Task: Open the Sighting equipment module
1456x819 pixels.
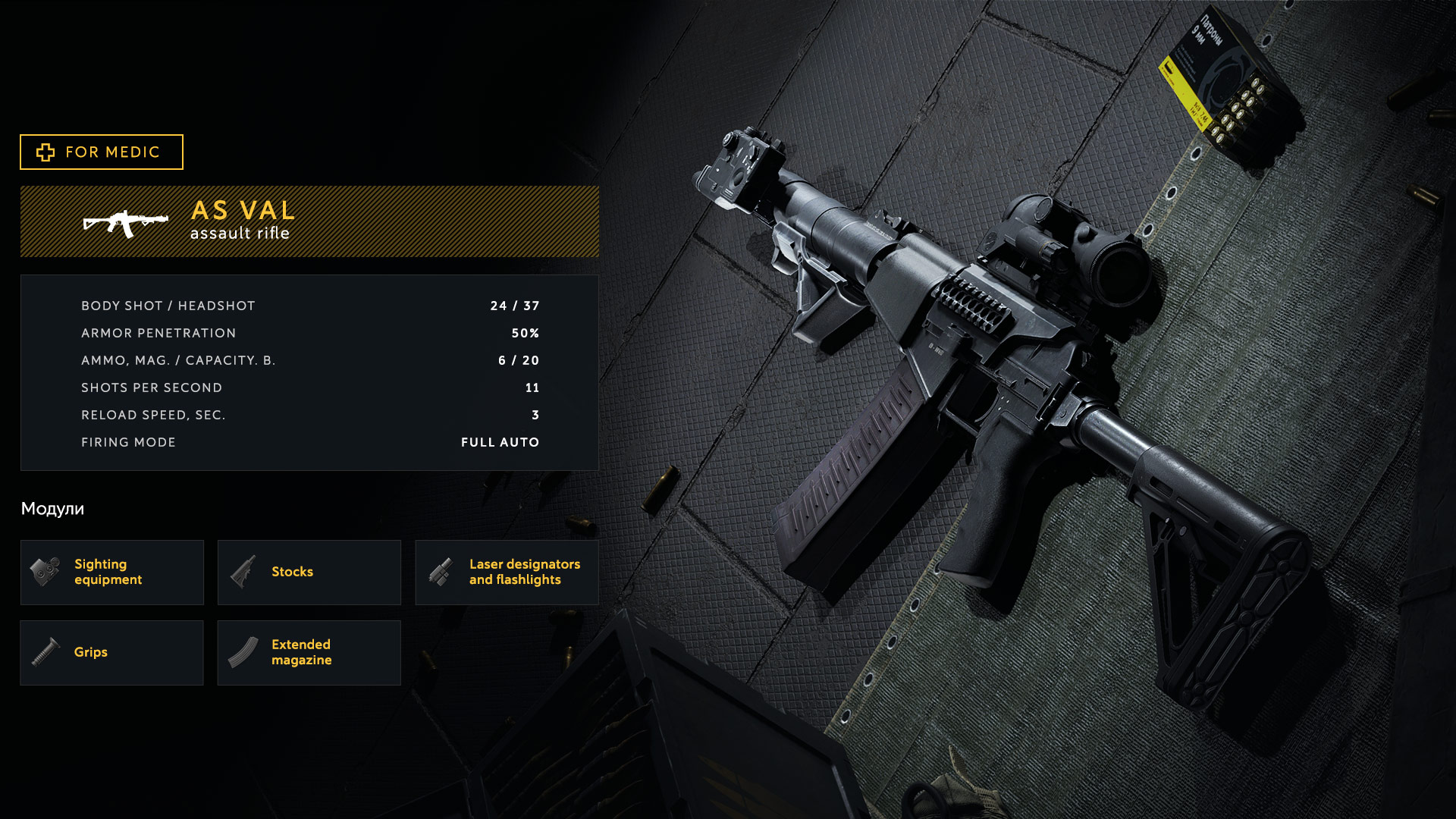Action: [112, 573]
